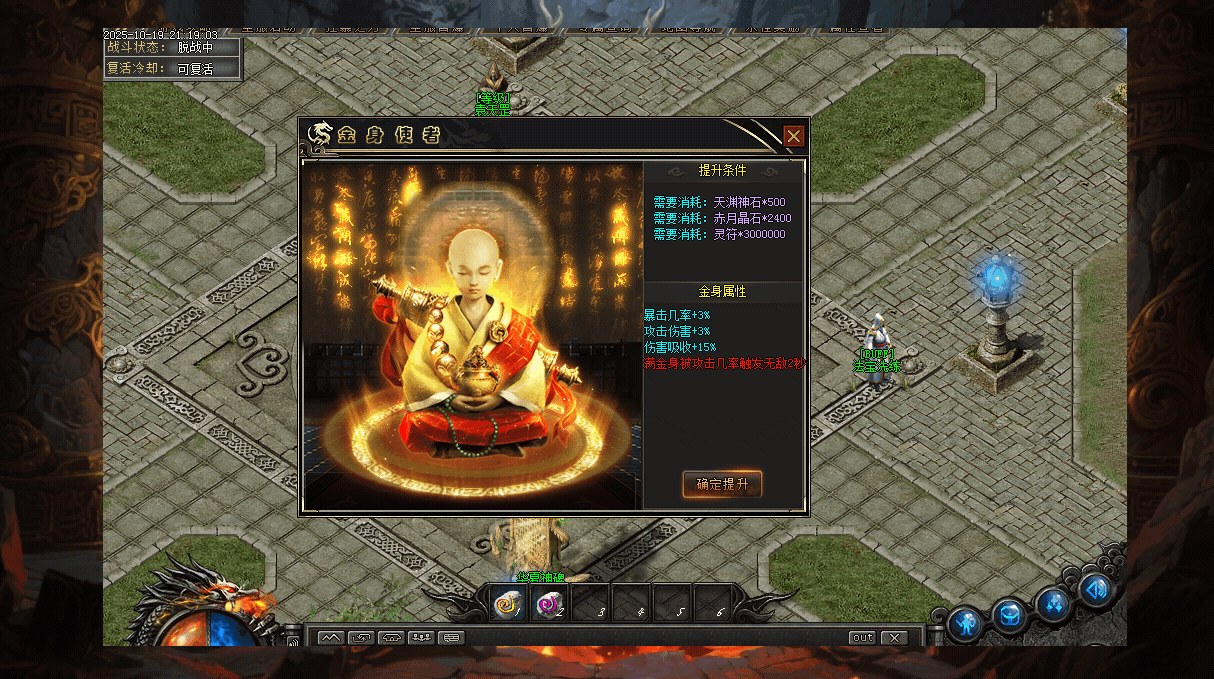The image size is (1214, 679).
Task: Click the speech-bubble chat bar button
Action: tap(451, 637)
